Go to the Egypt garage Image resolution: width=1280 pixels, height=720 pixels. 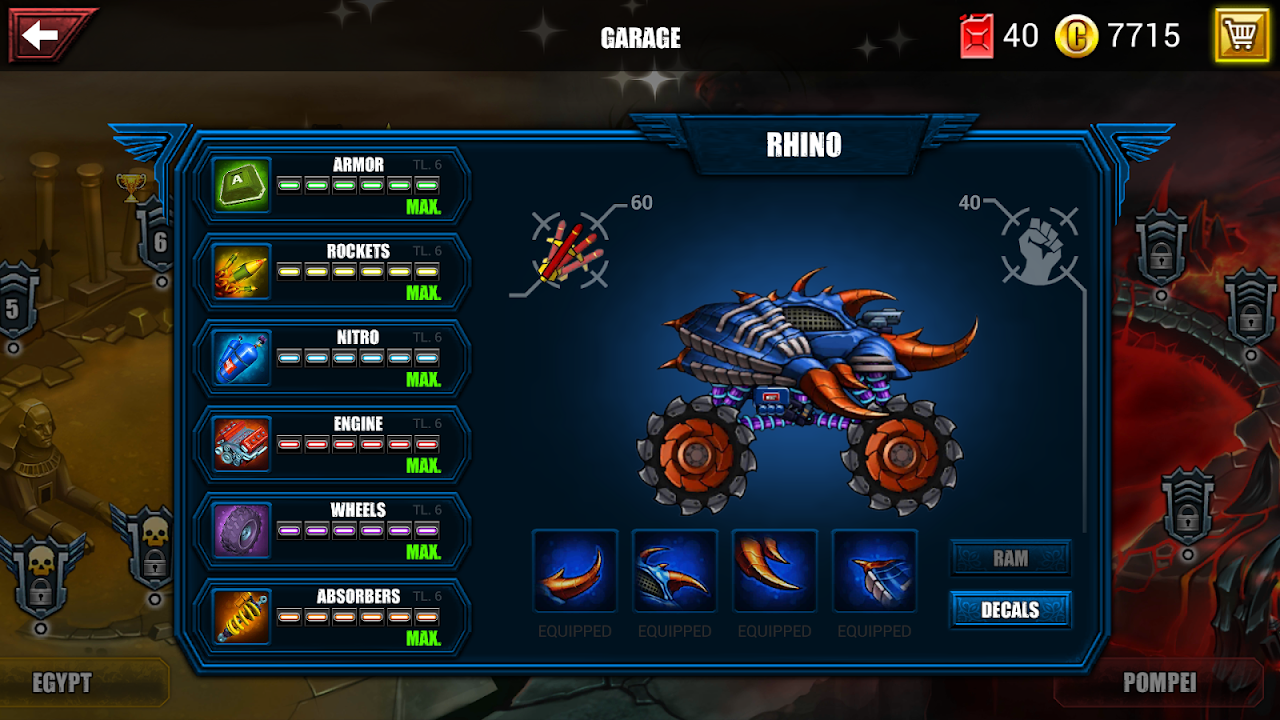tap(62, 683)
